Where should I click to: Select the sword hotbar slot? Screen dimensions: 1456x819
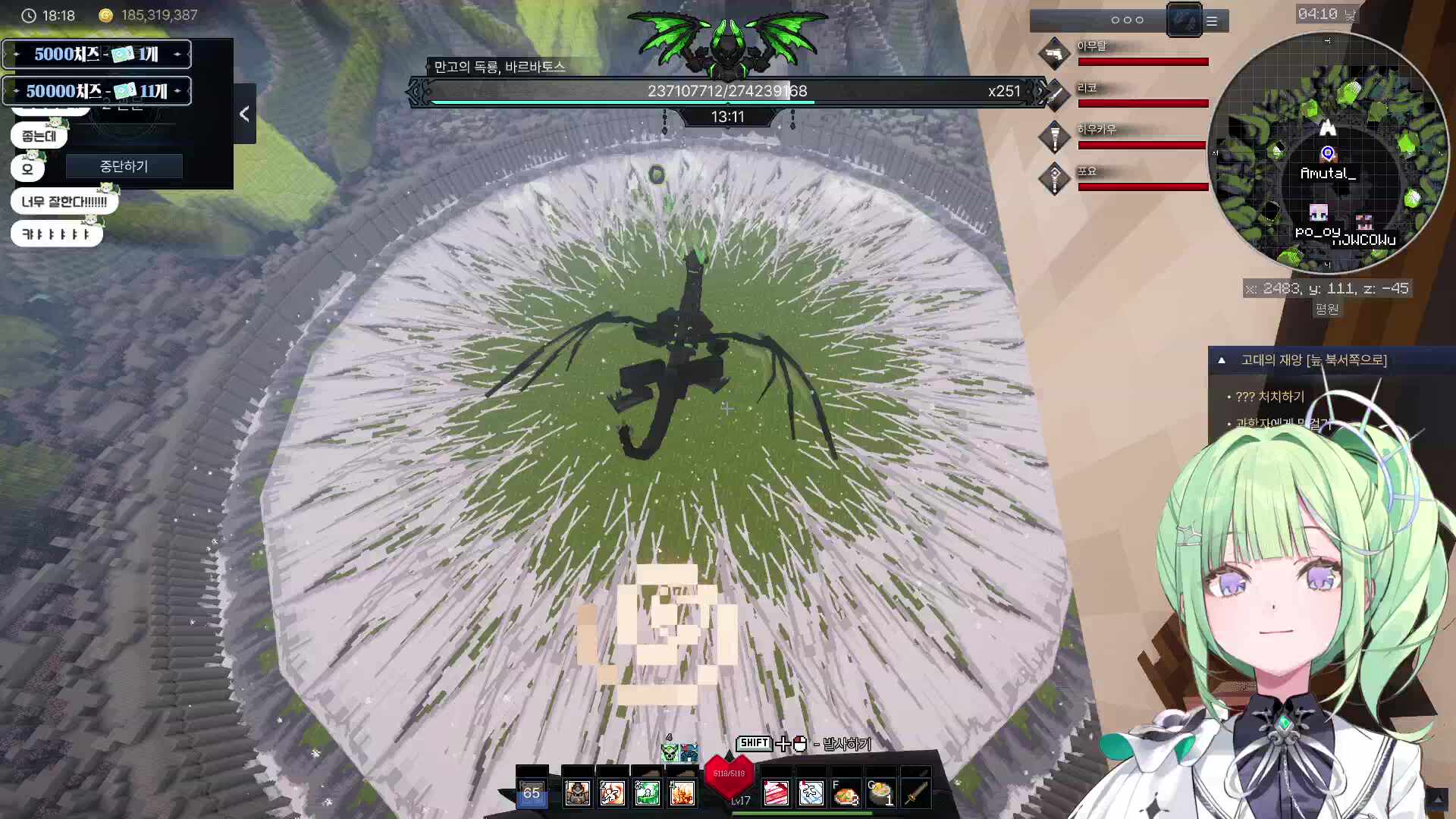915,793
